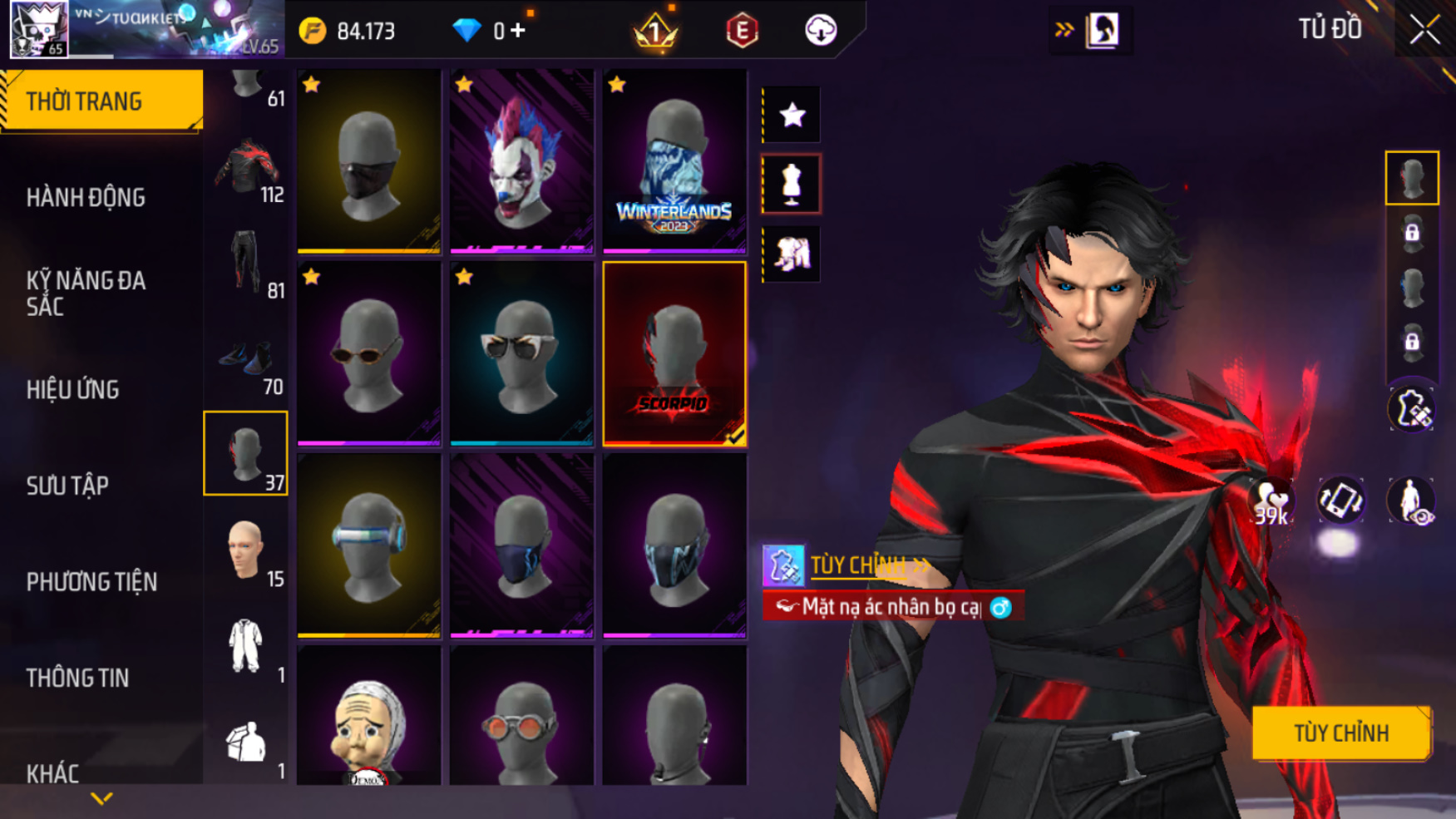Image resolution: width=1456 pixels, height=819 pixels.
Task: Open the HIỆU ỨNG section
Action: point(73,389)
